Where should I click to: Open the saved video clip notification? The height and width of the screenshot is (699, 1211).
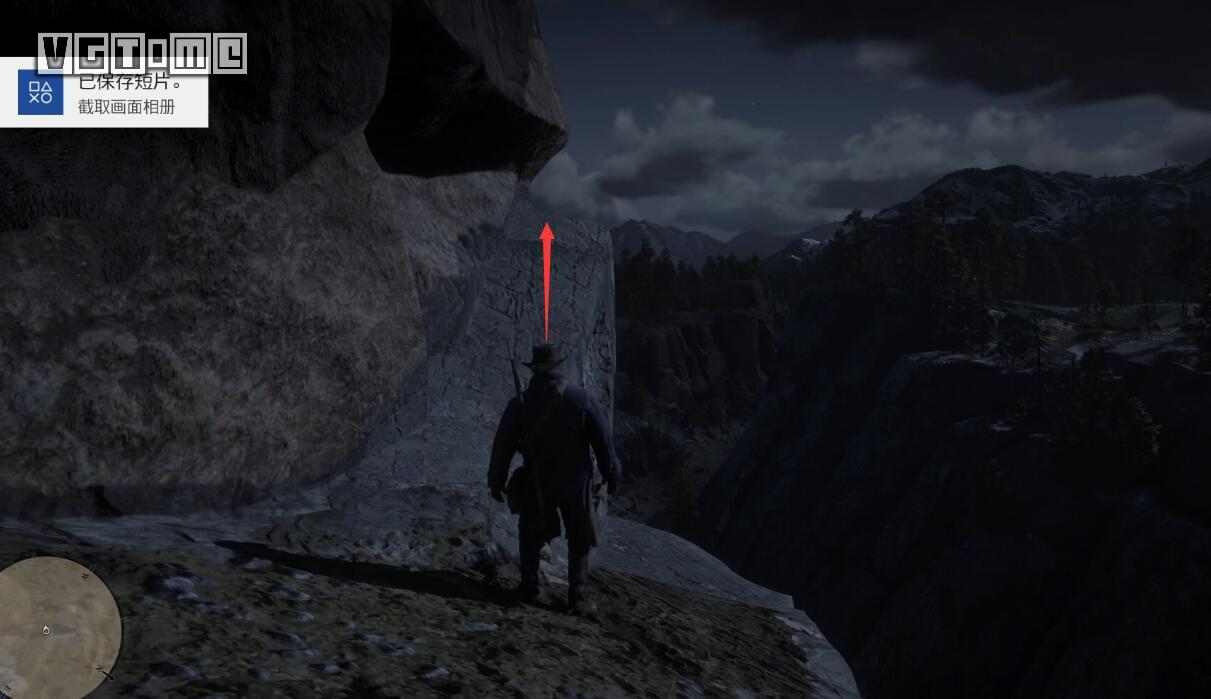click(x=126, y=93)
